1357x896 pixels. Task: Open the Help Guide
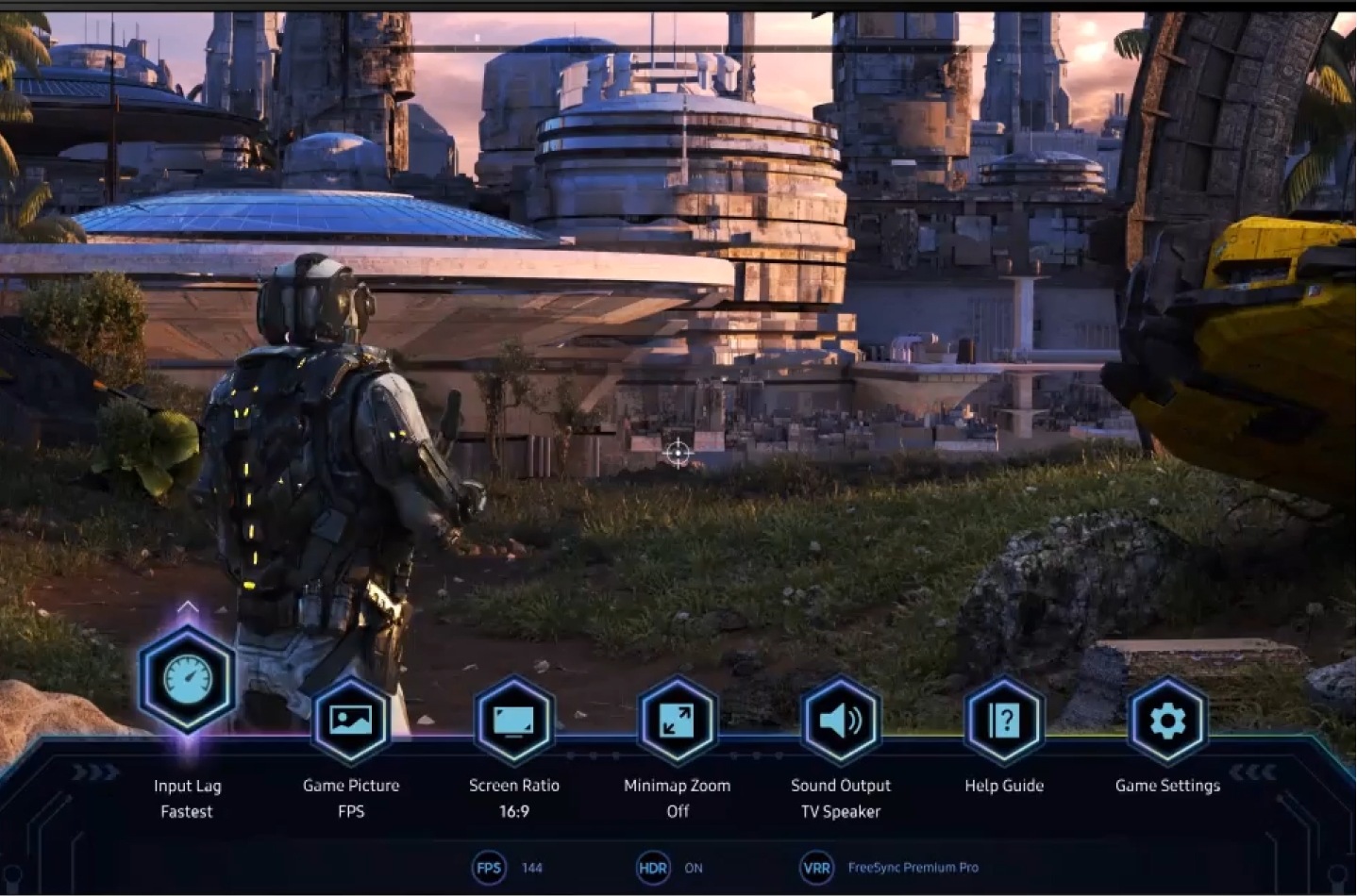(1004, 722)
